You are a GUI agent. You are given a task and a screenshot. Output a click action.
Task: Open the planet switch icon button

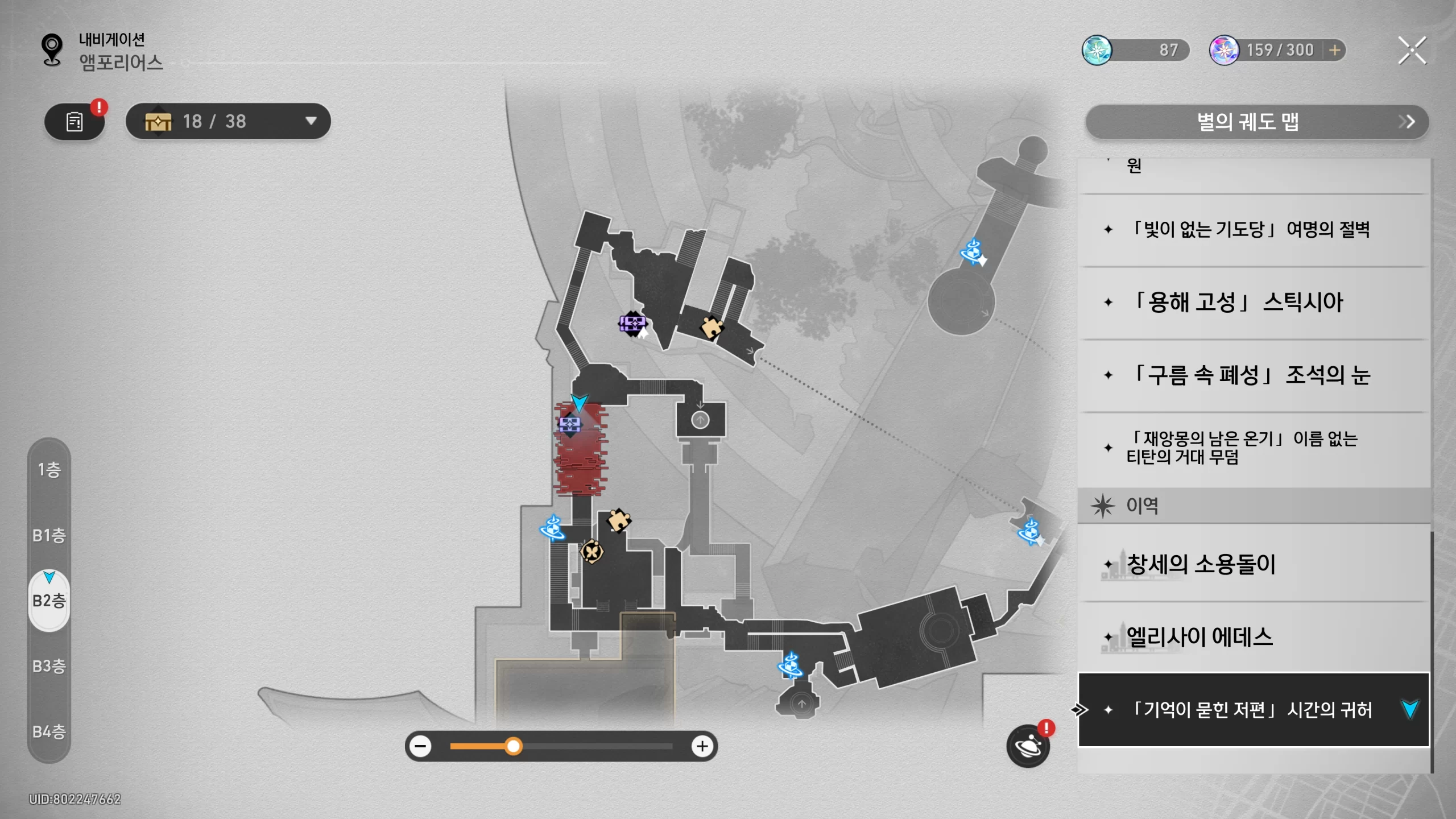pos(1028,746)
